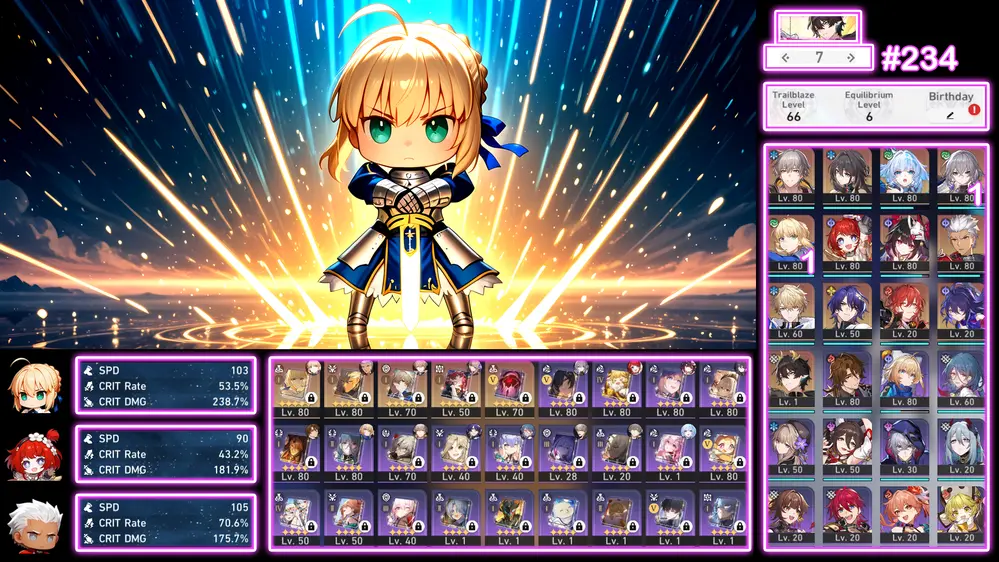Open the profile banner thumbnail above the stepper

(x=817, y=26)
